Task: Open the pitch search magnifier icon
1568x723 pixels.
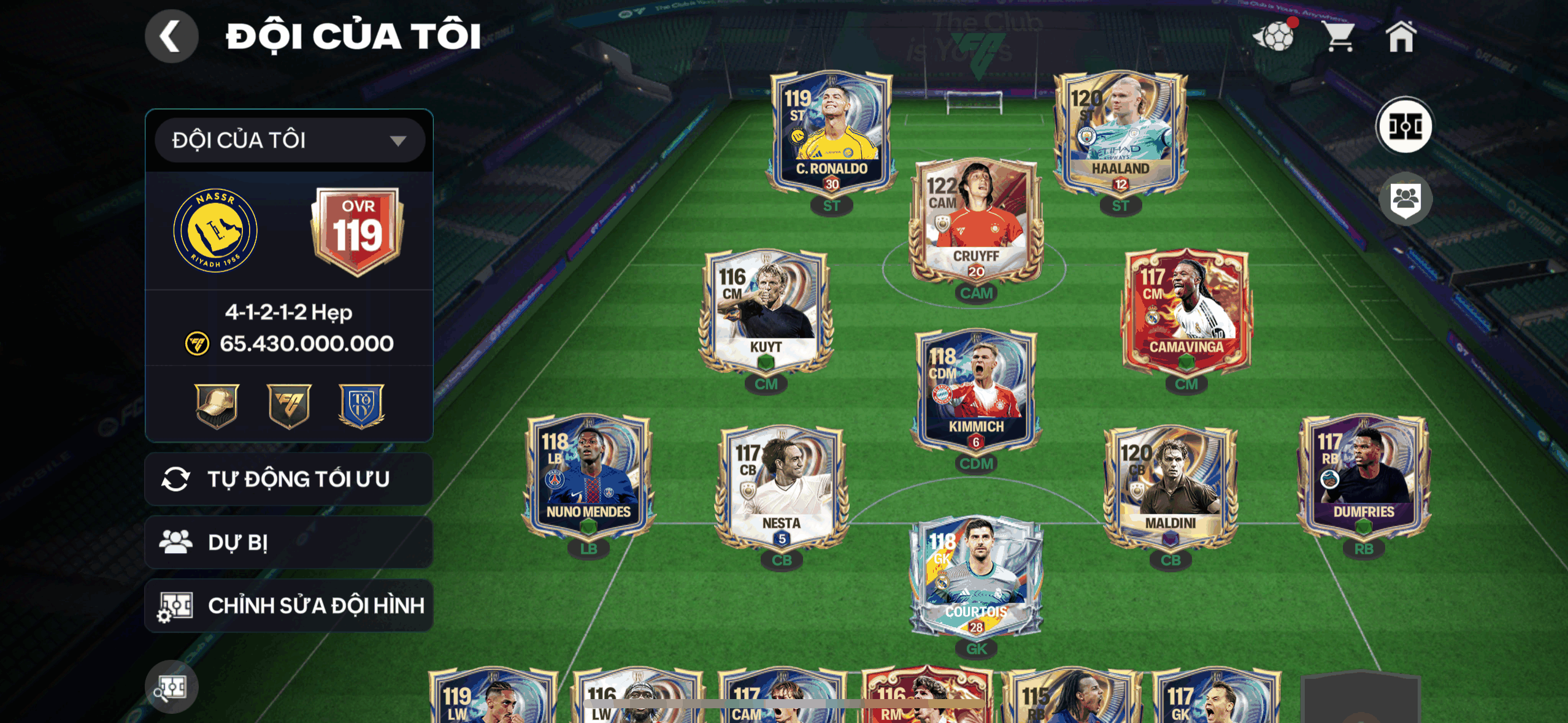Action: click(171, 687)
